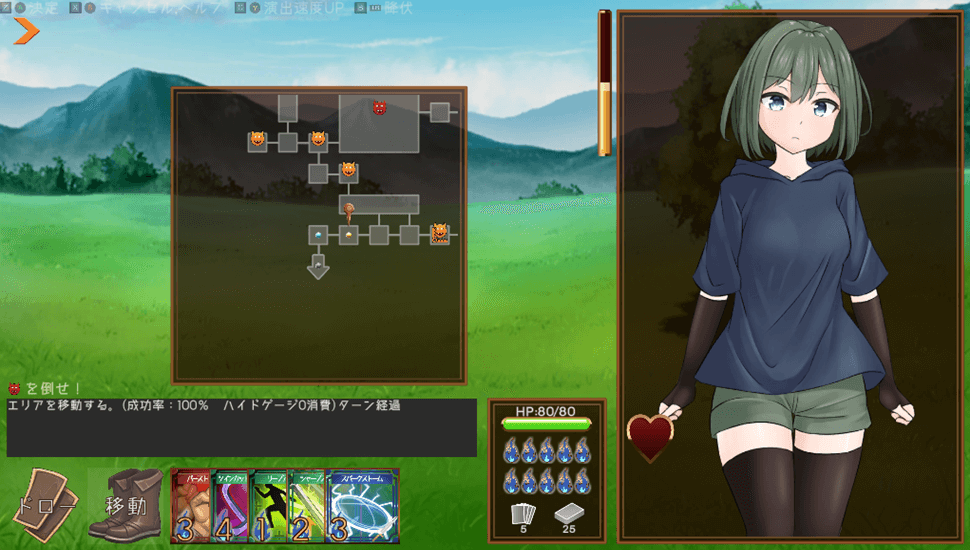Open the hand cards icon showing 5
970x550 pixels.
coord(524,516)
